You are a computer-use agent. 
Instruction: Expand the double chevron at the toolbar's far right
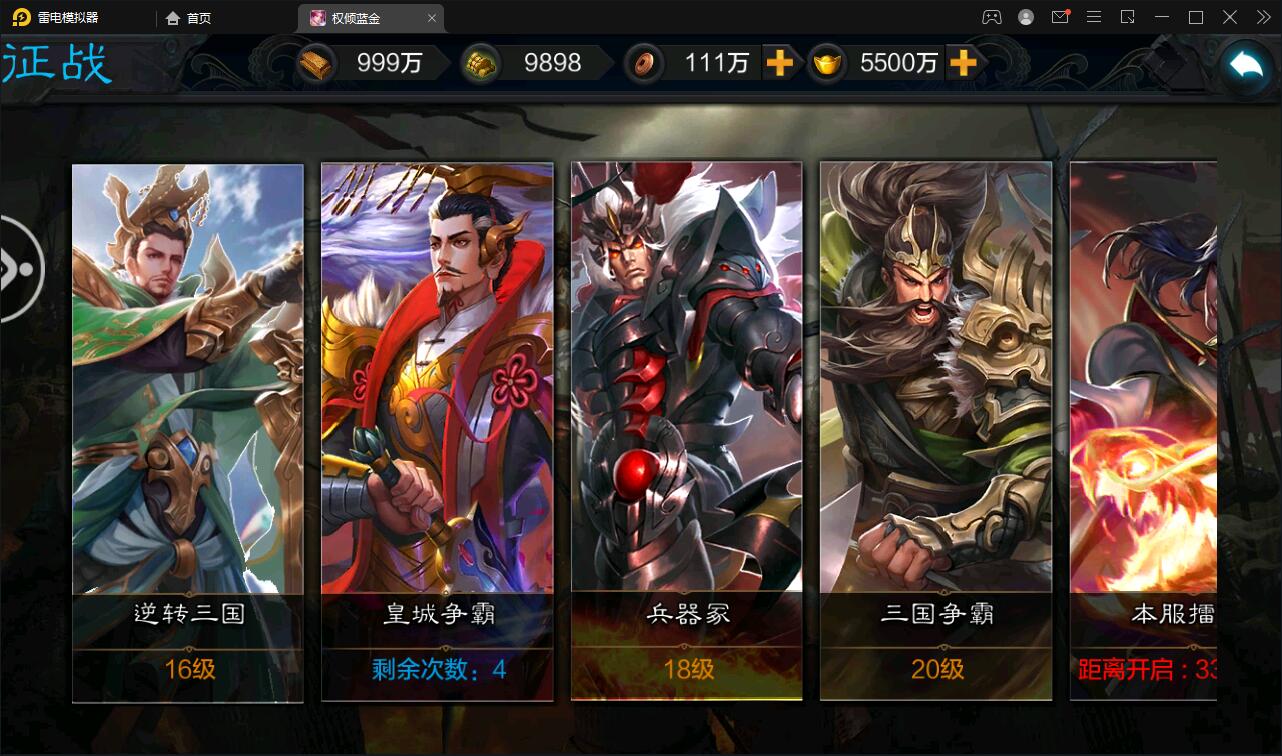1263,17
